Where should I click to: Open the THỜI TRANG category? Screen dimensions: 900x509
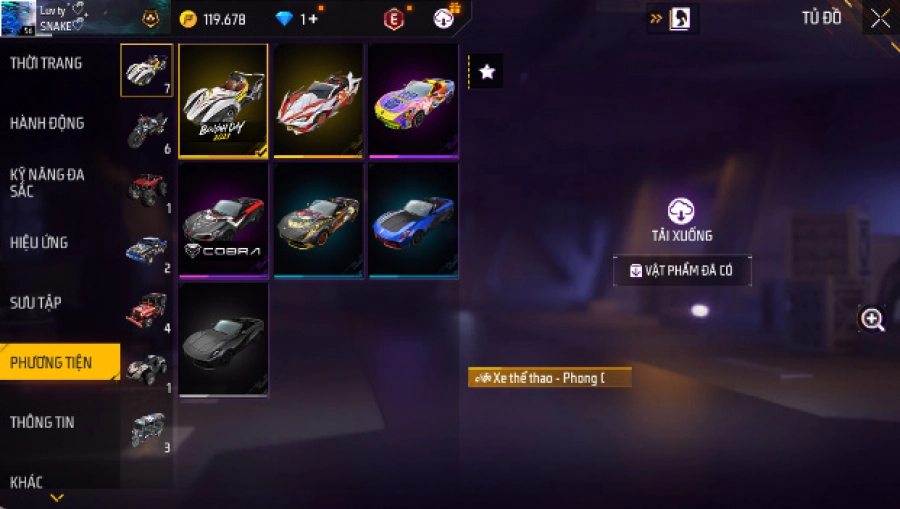pos(47,64)
